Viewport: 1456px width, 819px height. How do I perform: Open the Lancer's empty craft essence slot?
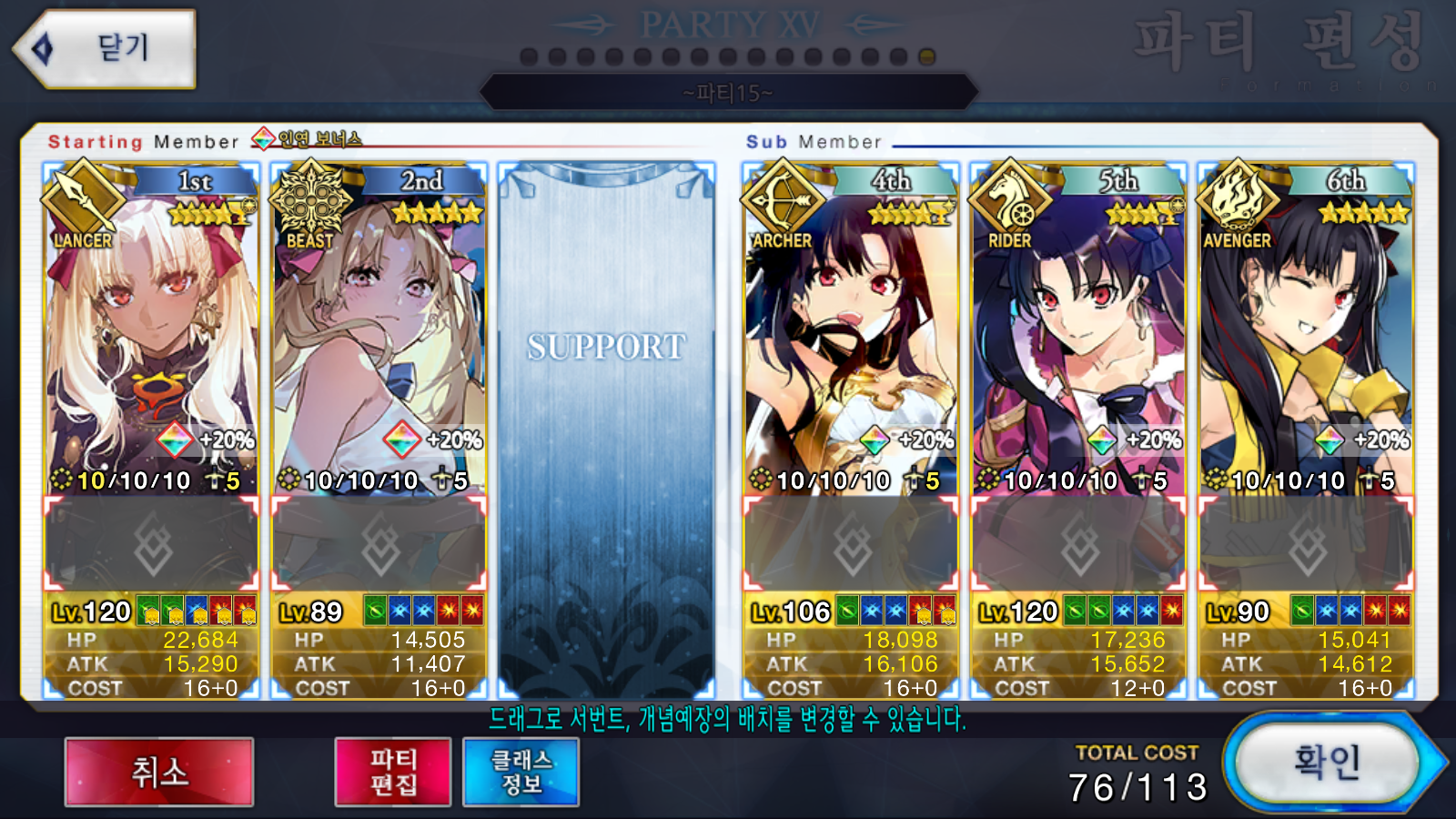click(x=151, y=544)
